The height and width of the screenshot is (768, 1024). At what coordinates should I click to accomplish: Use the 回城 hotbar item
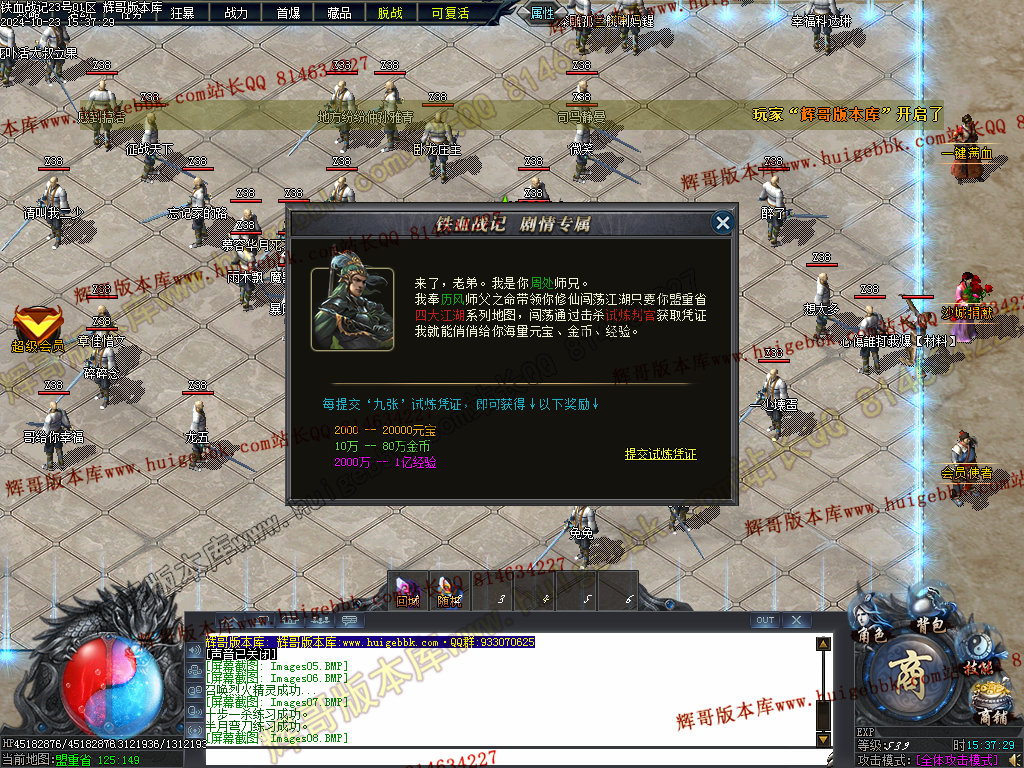407,589
